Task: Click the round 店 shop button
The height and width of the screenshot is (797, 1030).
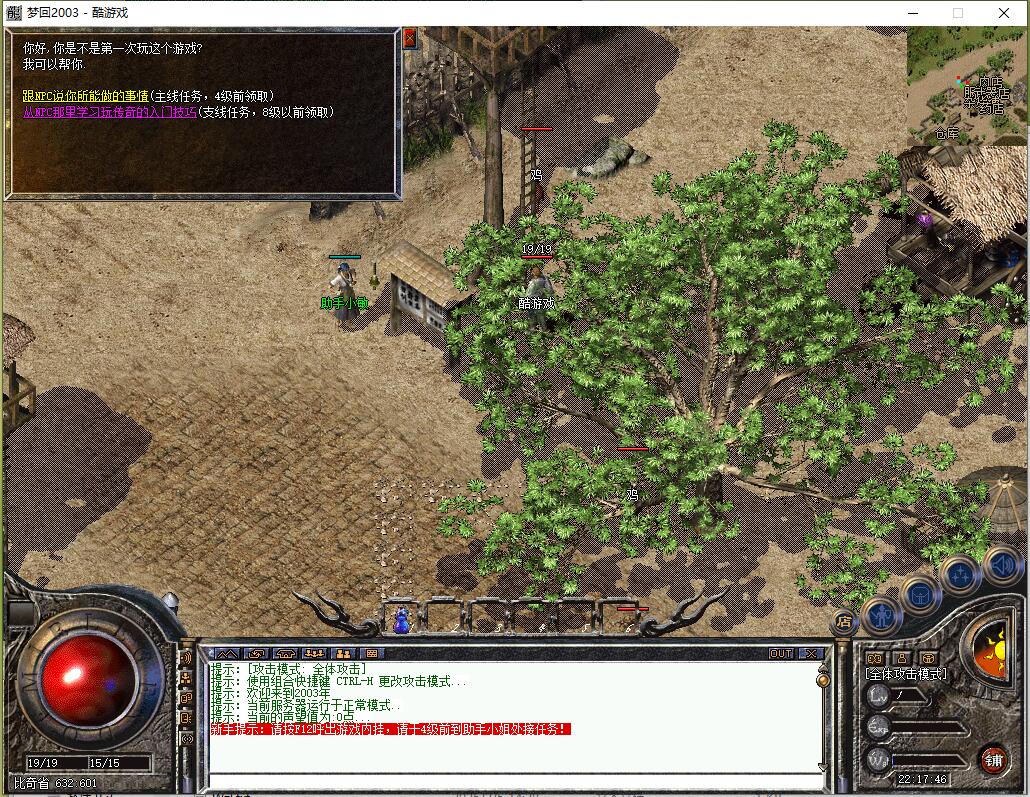Action: pos(845,621)
